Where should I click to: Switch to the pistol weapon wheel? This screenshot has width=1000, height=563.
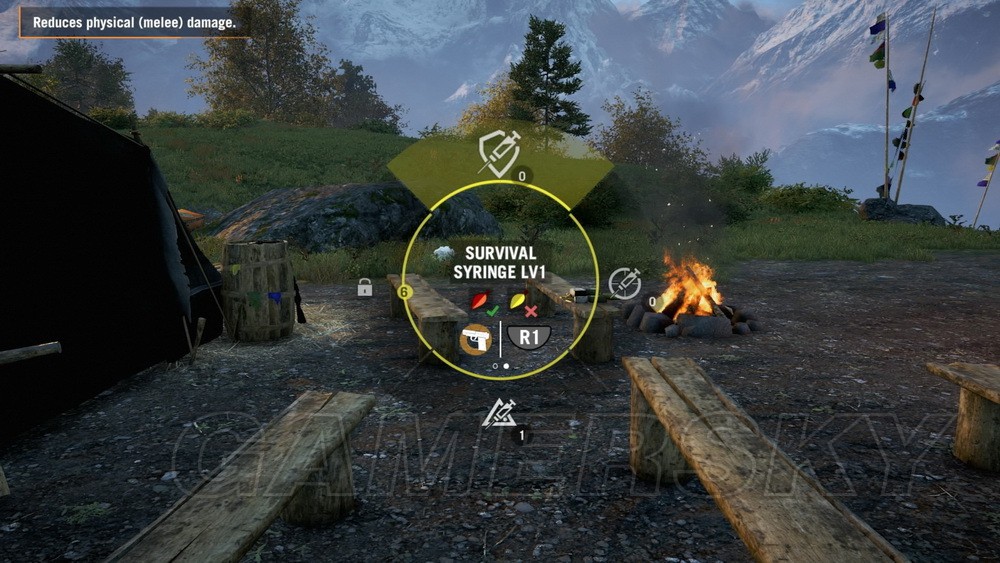(x=476, y=338)
